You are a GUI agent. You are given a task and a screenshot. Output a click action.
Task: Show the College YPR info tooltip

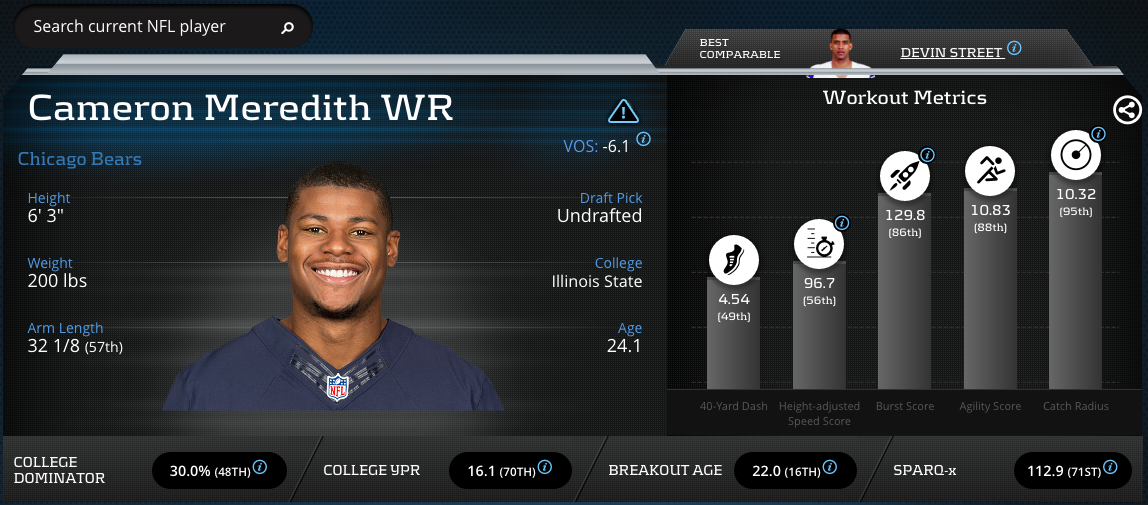pos(545,466)
